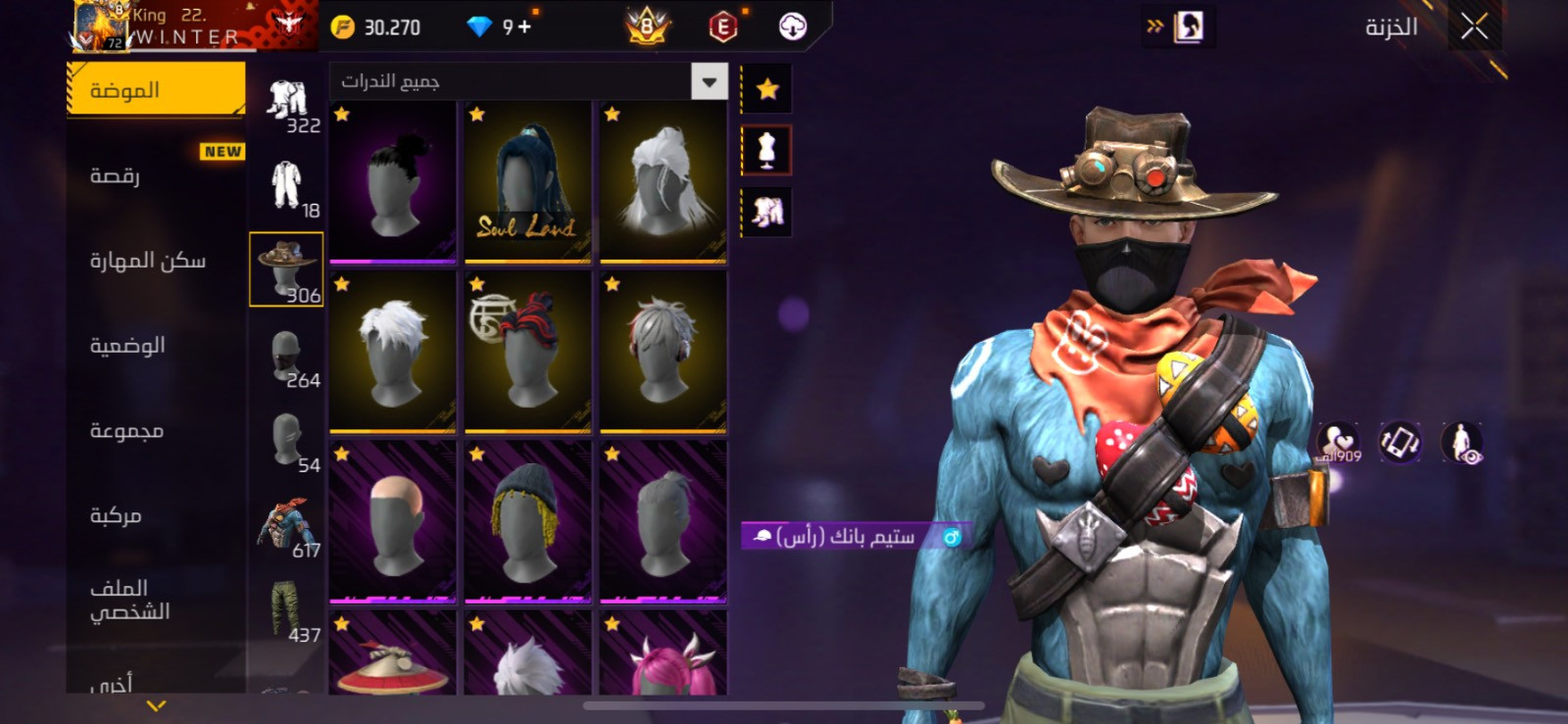The height and width of the screenshot is (724, 1568).
Task: Choose the black bun hairstyle item
Action: pos(393,182)
